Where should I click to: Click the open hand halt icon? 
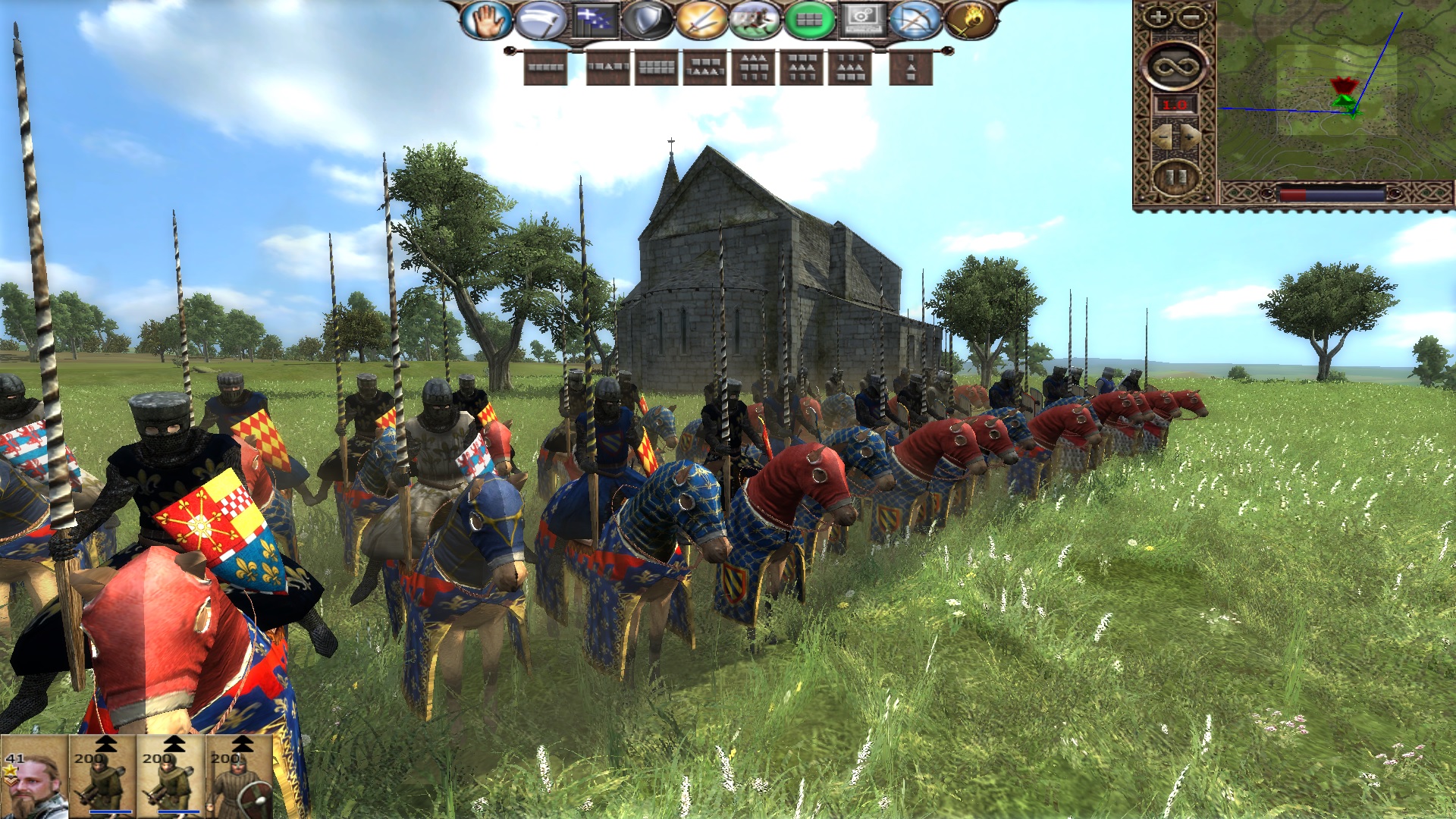(486, 20)
